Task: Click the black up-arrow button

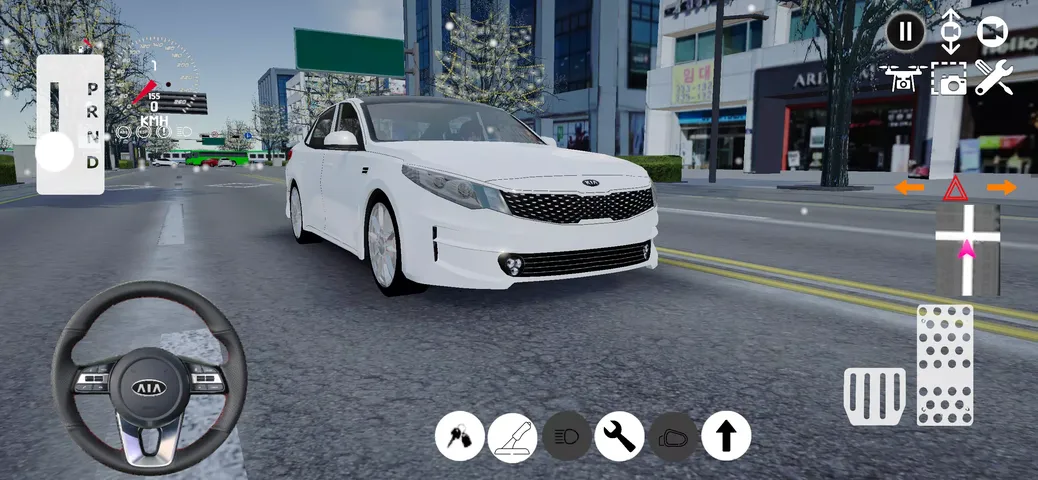Action: (x=726, y=437)
